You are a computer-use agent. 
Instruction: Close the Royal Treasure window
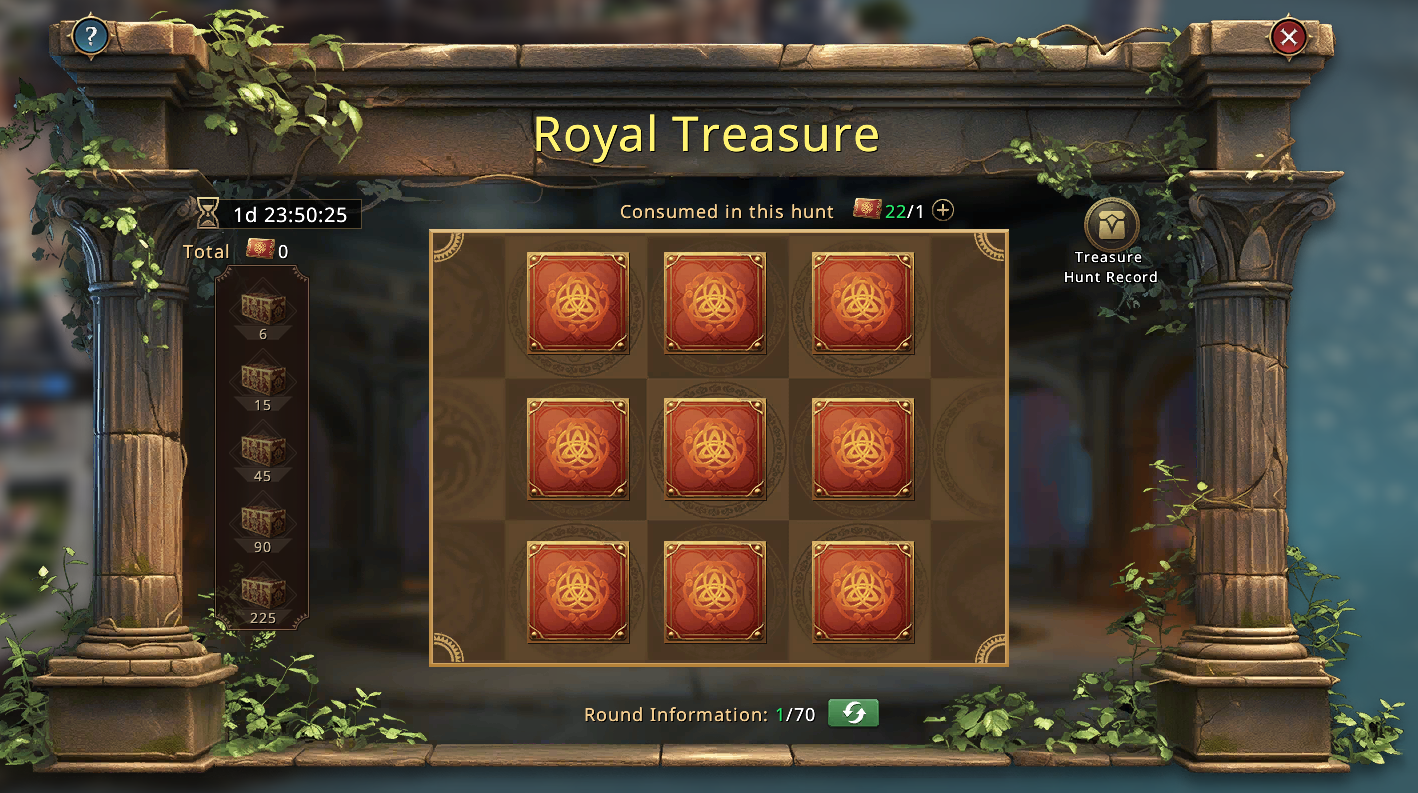[x=1289, y=38]
